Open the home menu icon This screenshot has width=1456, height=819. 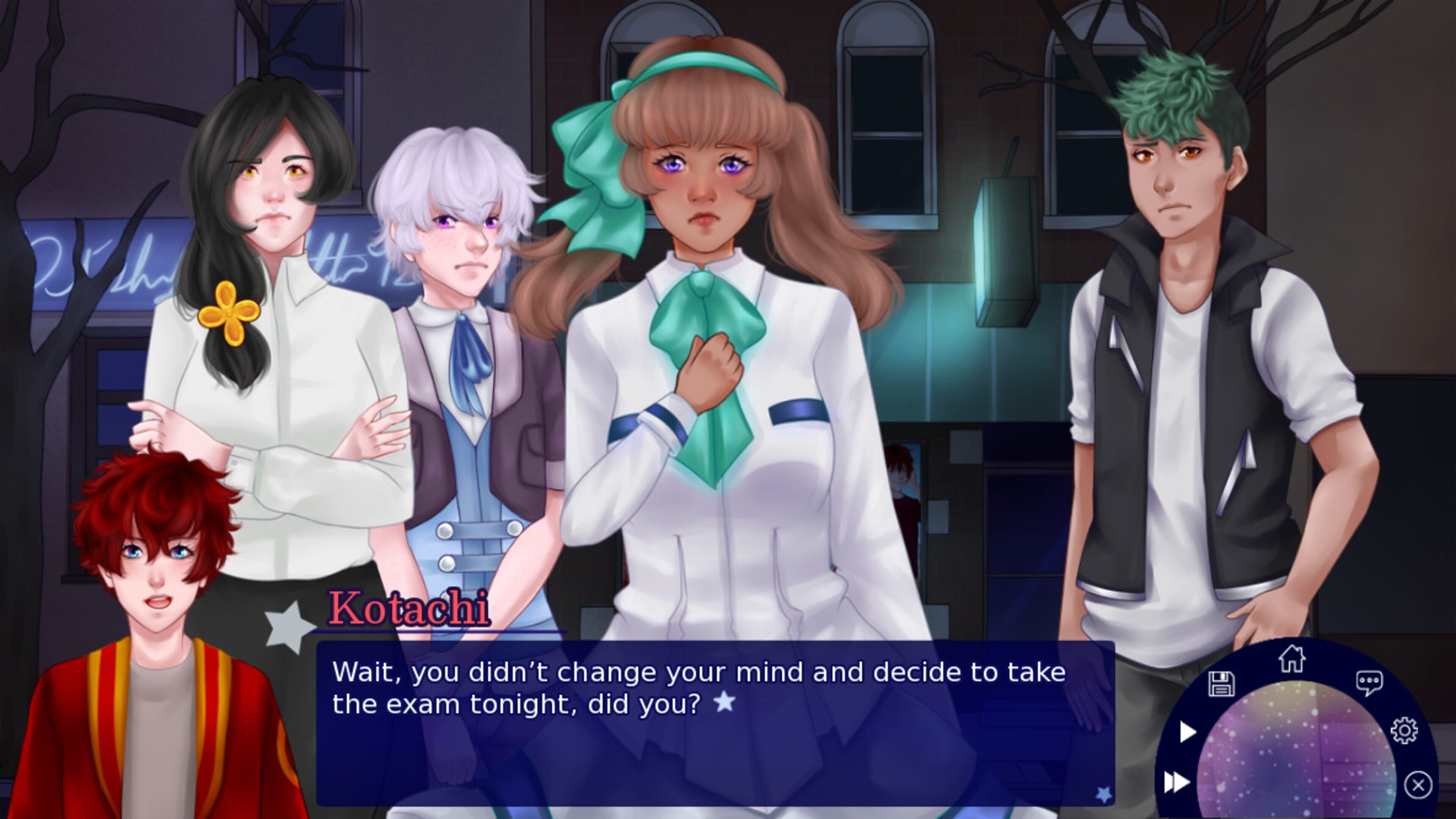point(1292,659)
